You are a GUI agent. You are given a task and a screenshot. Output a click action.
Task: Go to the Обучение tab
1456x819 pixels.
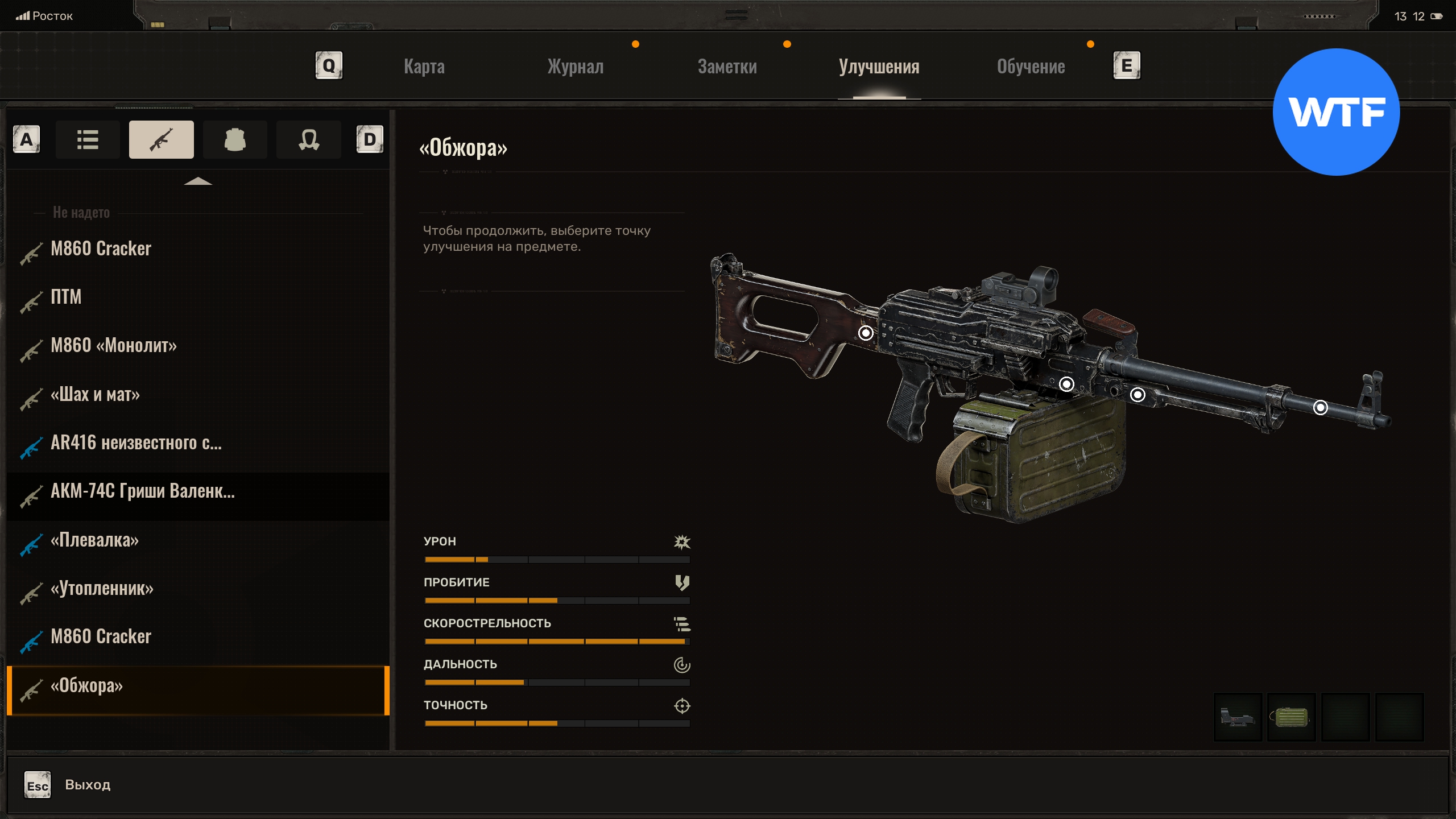pyautogui.click(x=1031, y=67)
